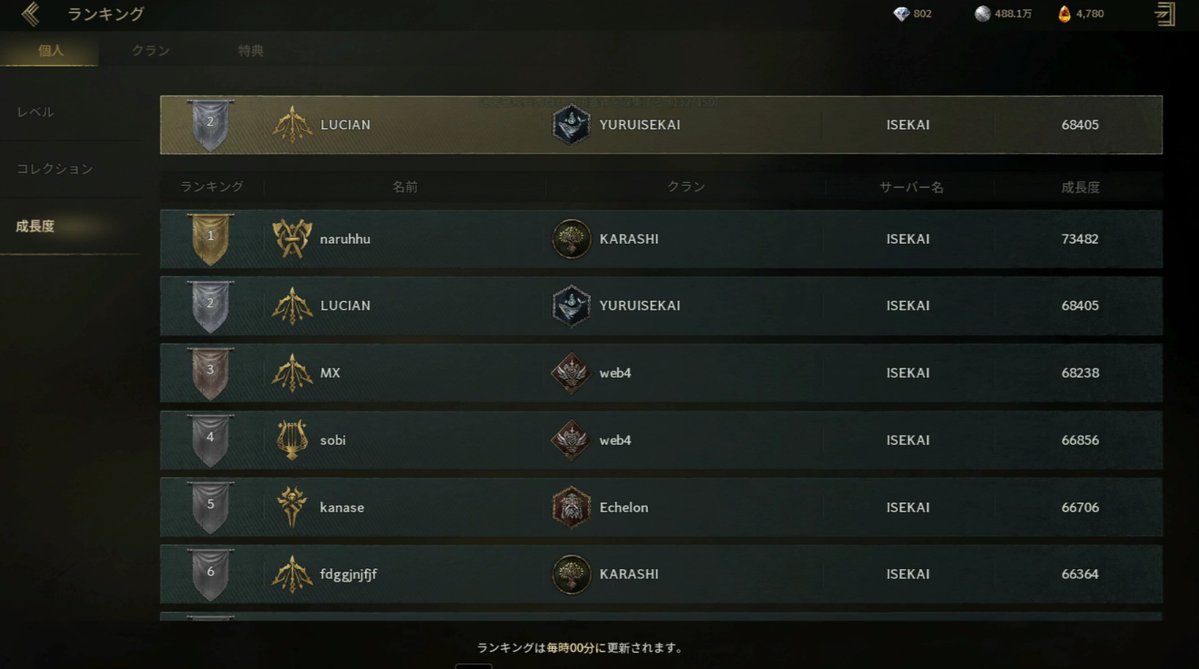Choose rank 5 player kanase row
Screen dimensions: 1199x669
(660, 507)
